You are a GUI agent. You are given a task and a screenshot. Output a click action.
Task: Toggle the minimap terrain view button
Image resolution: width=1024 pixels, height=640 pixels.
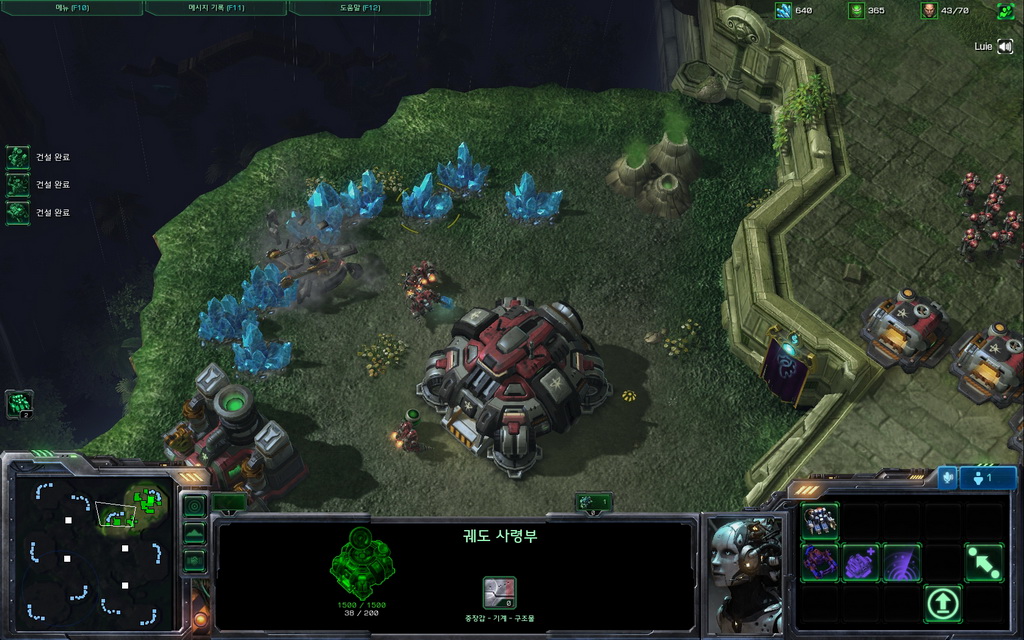(x=194, y=533)
